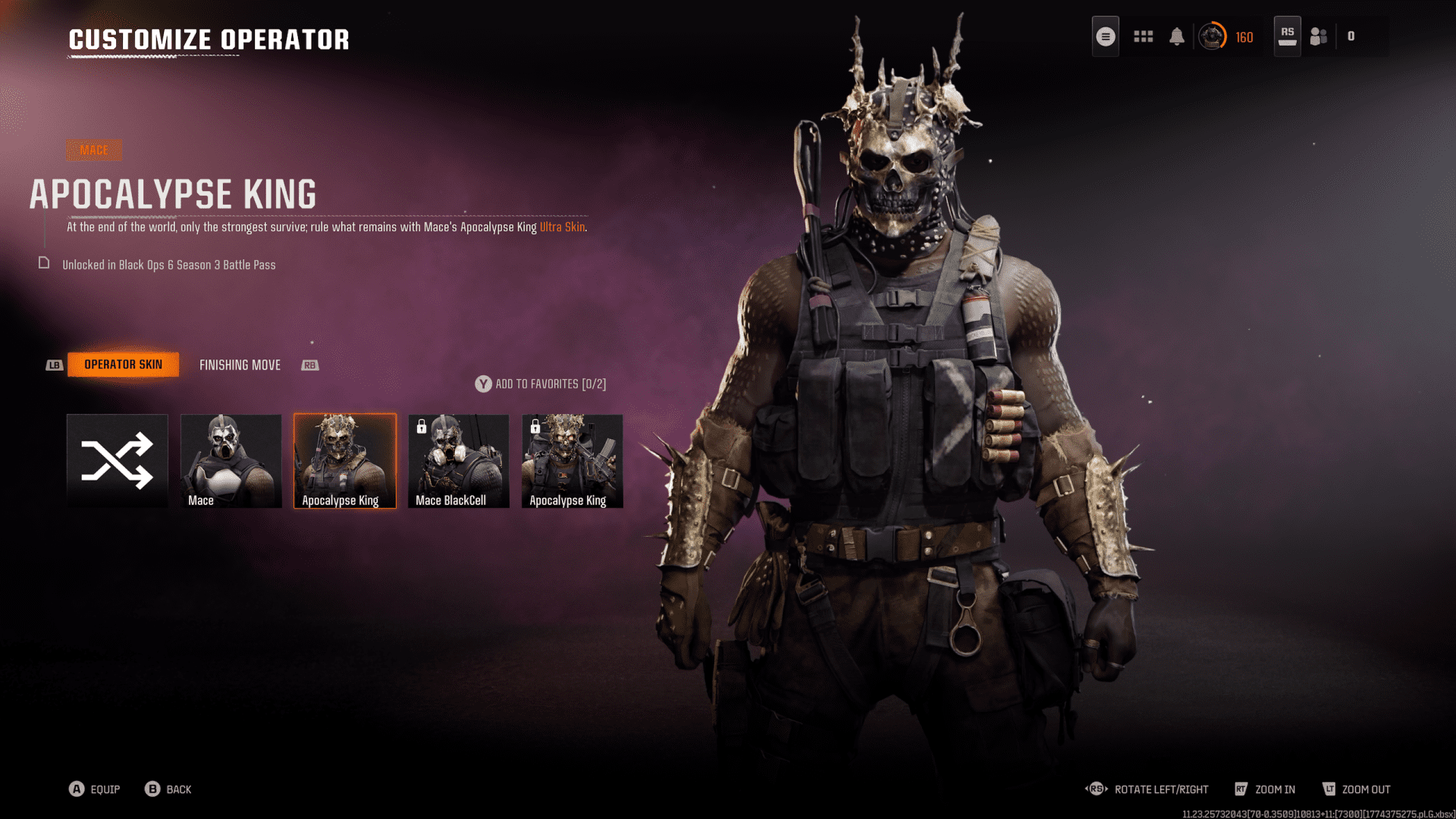Viewport: 1456px width, 819px height.
Task: Switch to the Finishing Move tab
Action: [x=240, y=365]
